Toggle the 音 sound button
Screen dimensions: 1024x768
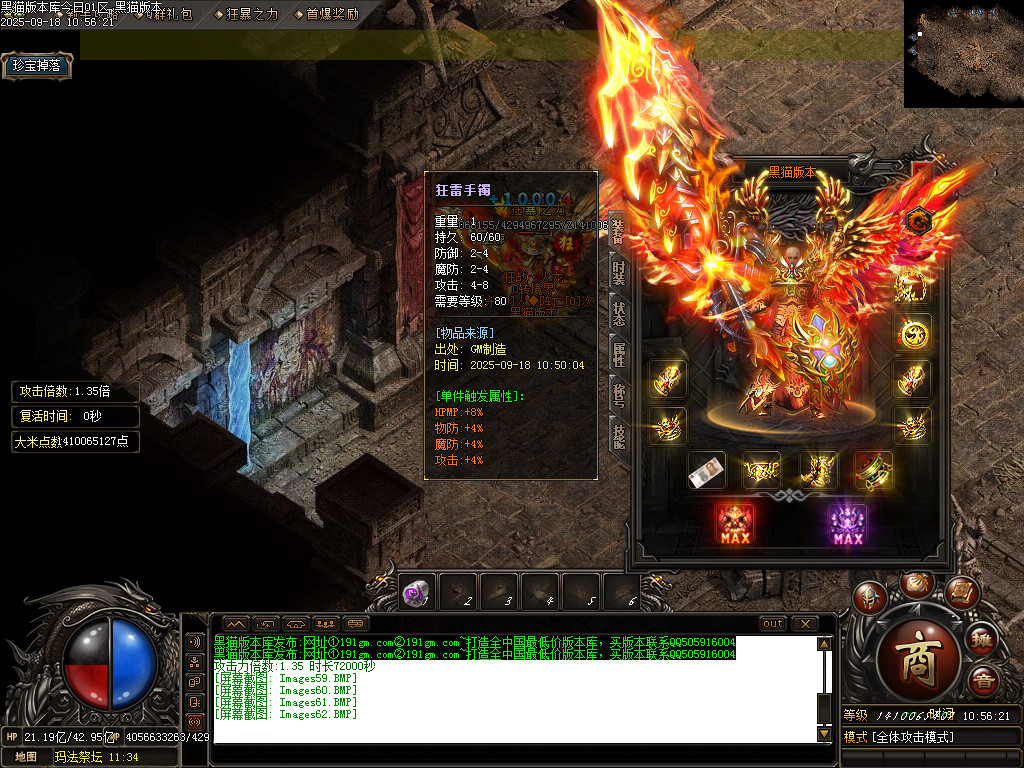point(983,681)
